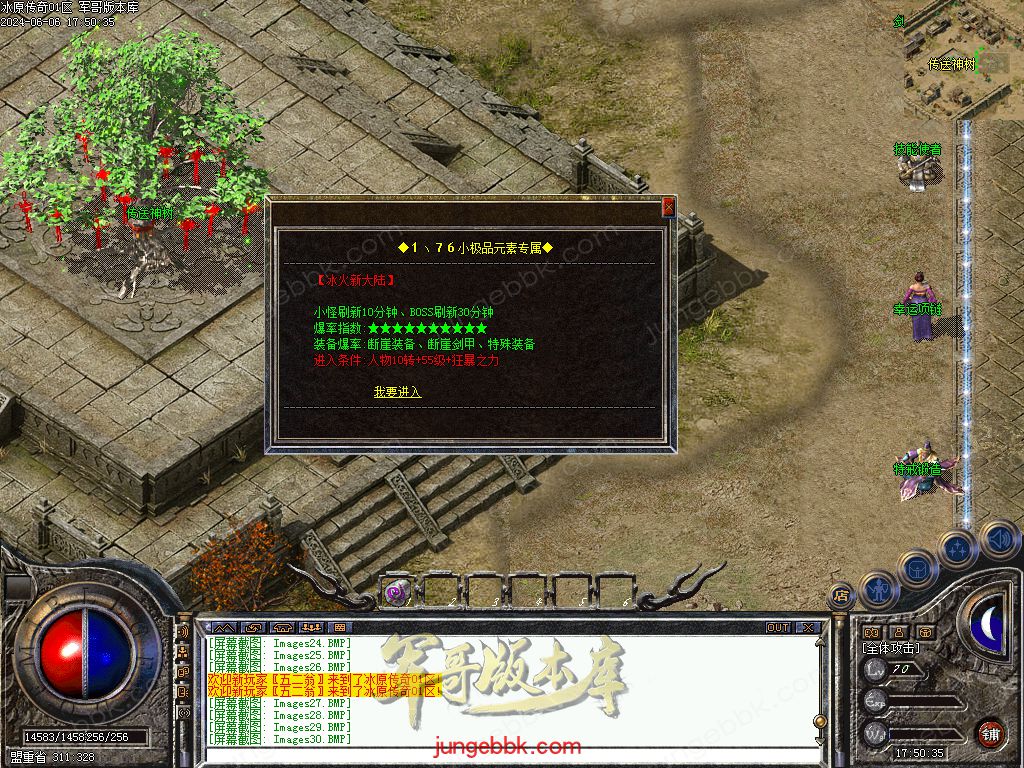Open the character equipment panel button
This screenshot has width=1024, height=768.
[x=879, y=589]
